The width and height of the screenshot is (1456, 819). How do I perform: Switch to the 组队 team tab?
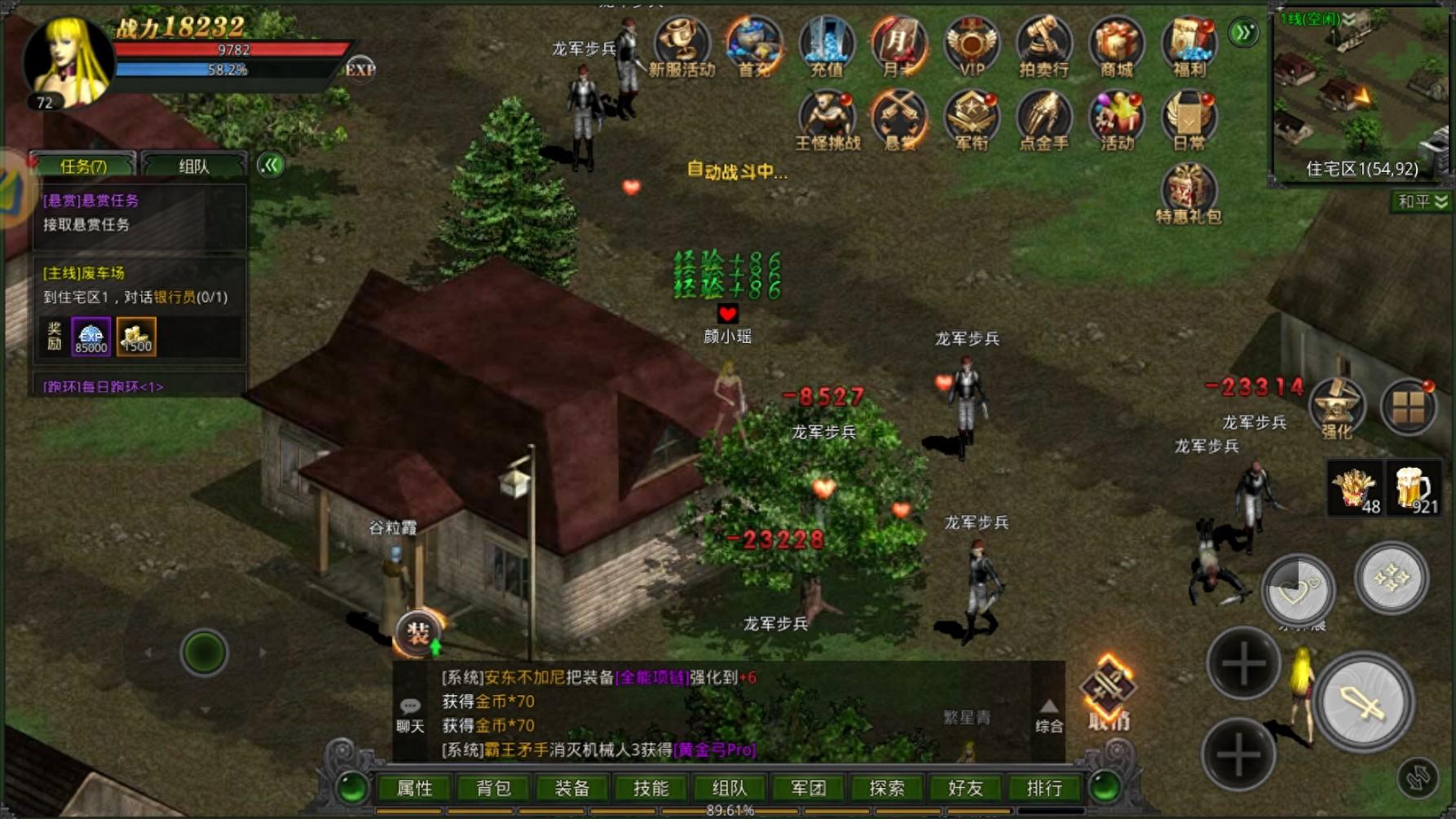pos(194,163)
